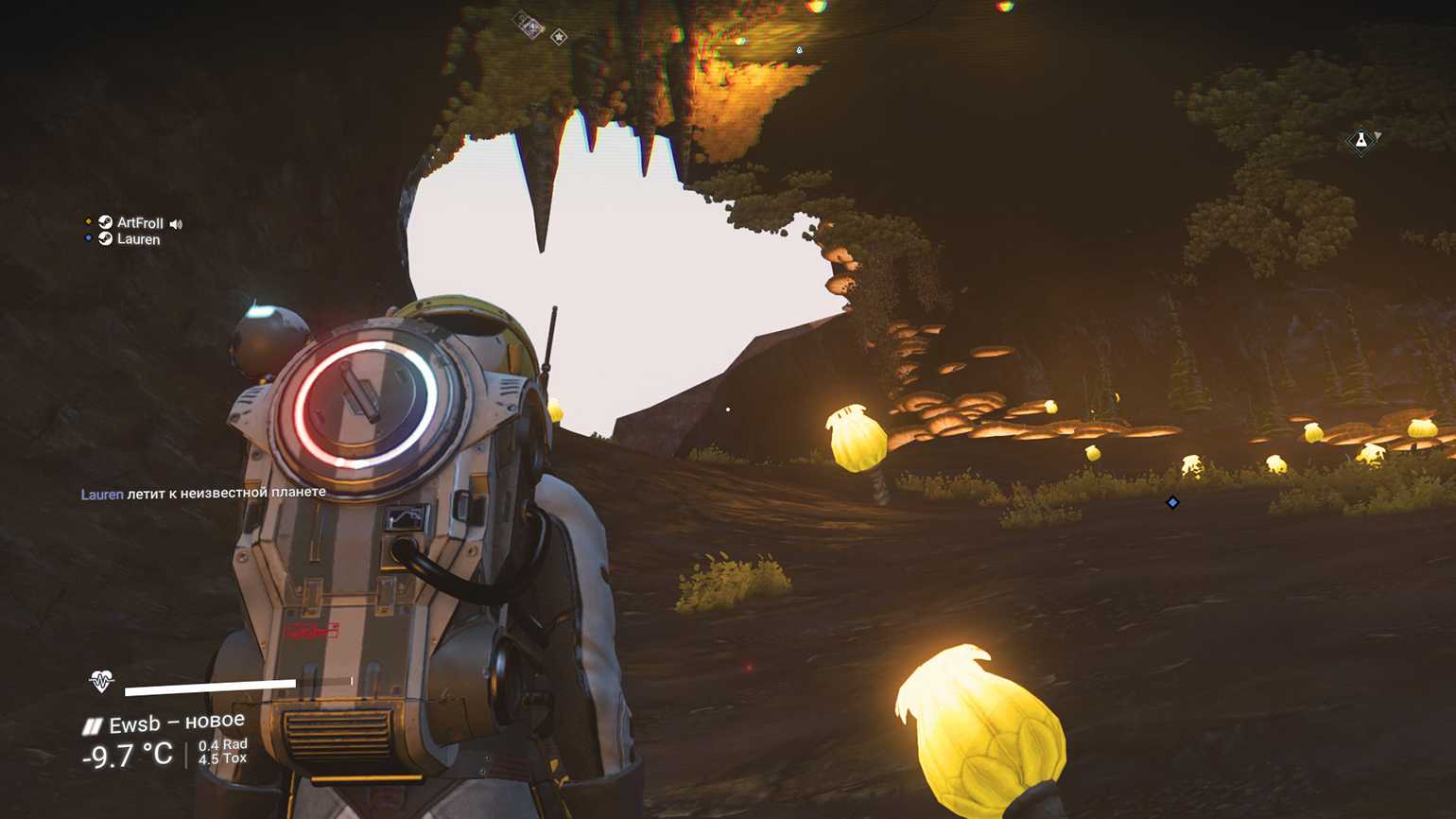Click the speaker icon beside ArtFroll
Viewport: 1456px width, 819px height.
pos(176,224)
